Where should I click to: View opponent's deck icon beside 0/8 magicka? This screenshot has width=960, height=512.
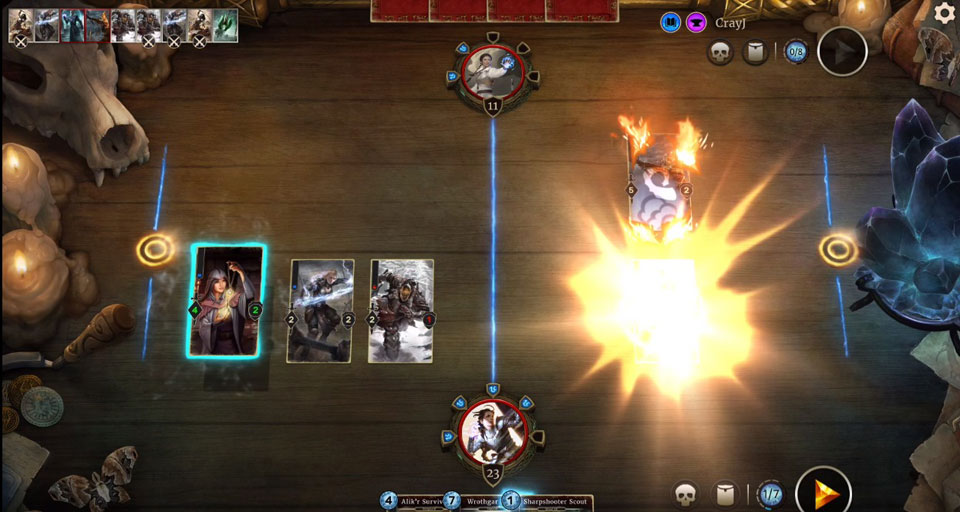[756, 51]
